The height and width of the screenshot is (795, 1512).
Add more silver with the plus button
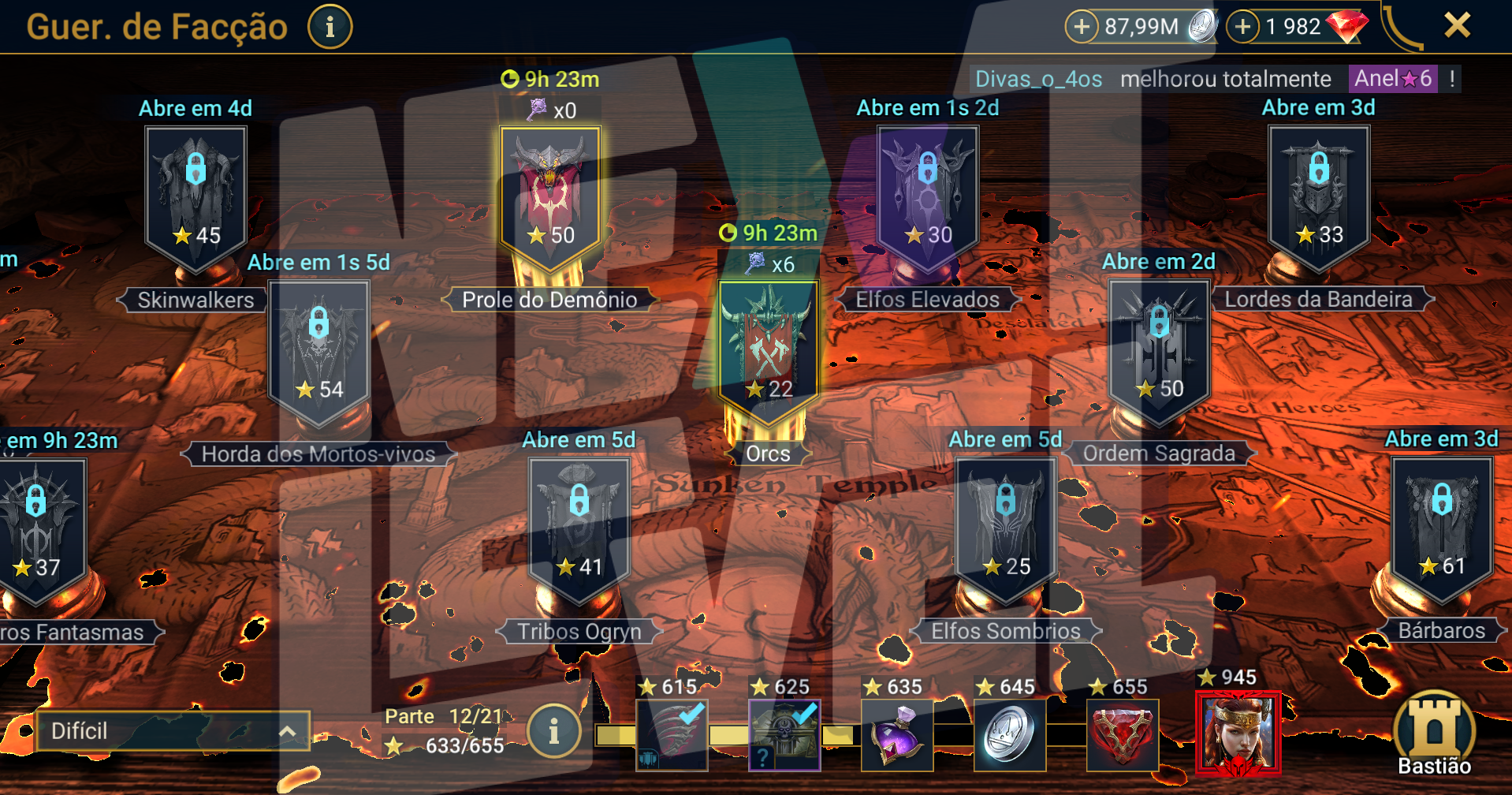(1082, 27)
